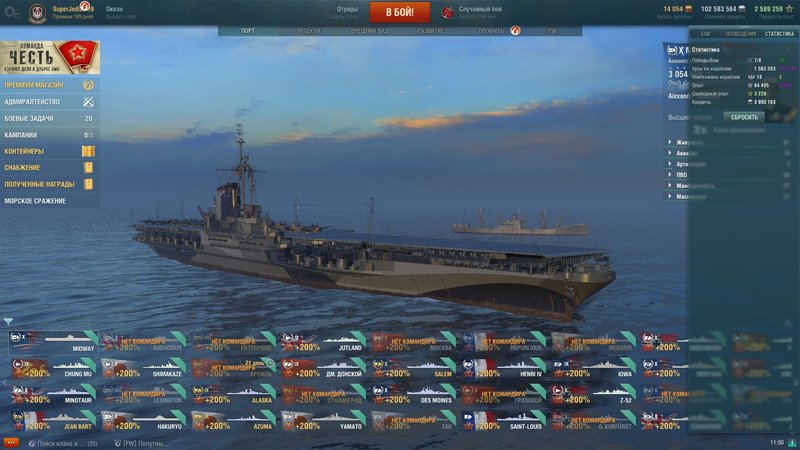Open the Профиль tab
Screen dimensions: 800x450
(x=492, y=31)
